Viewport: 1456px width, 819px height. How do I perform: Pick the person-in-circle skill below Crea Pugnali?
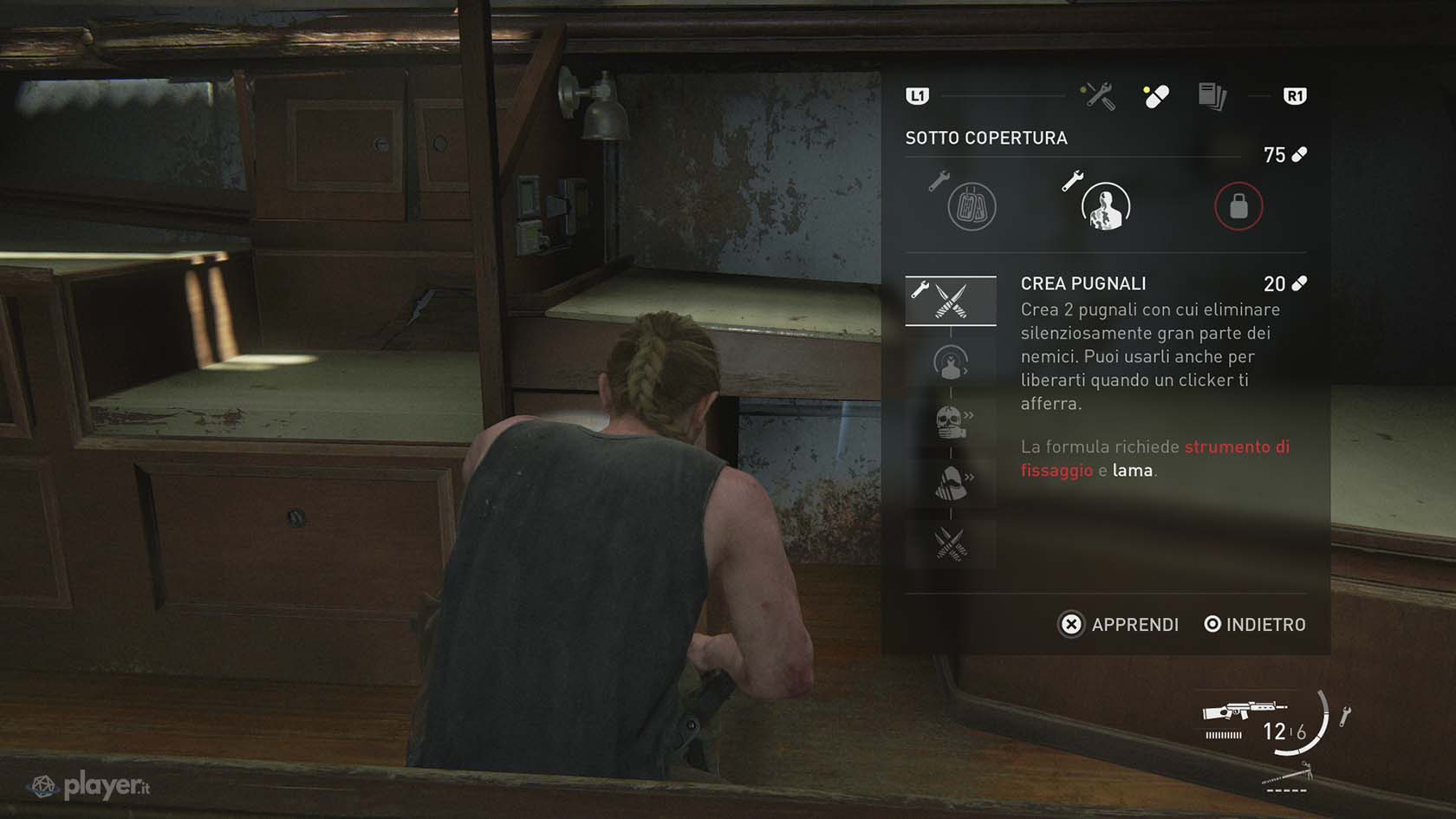pos(951,362)
